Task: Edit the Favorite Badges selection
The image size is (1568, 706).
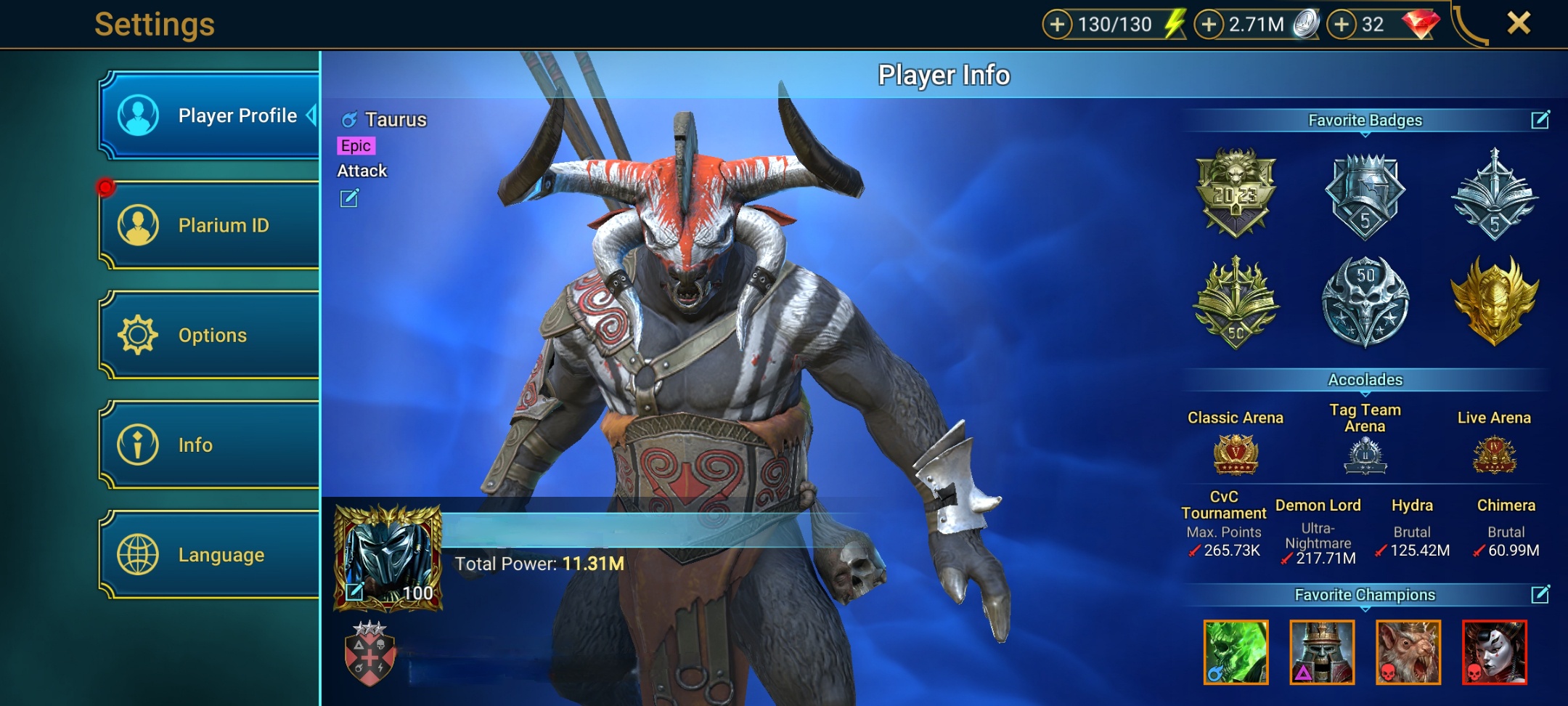Action: click(1540, 120)
